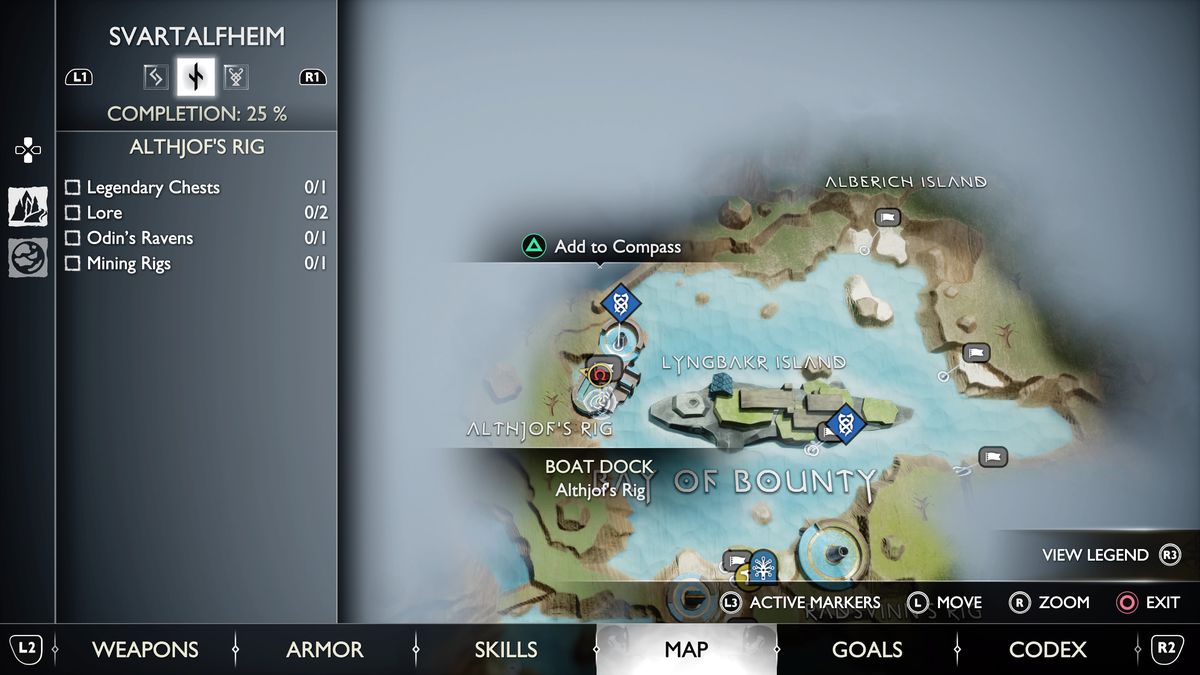Image resolution: width=1200 pixels, height=675 pixels.
Task: Switch to the Weapons tab
Action: (145, 649)
